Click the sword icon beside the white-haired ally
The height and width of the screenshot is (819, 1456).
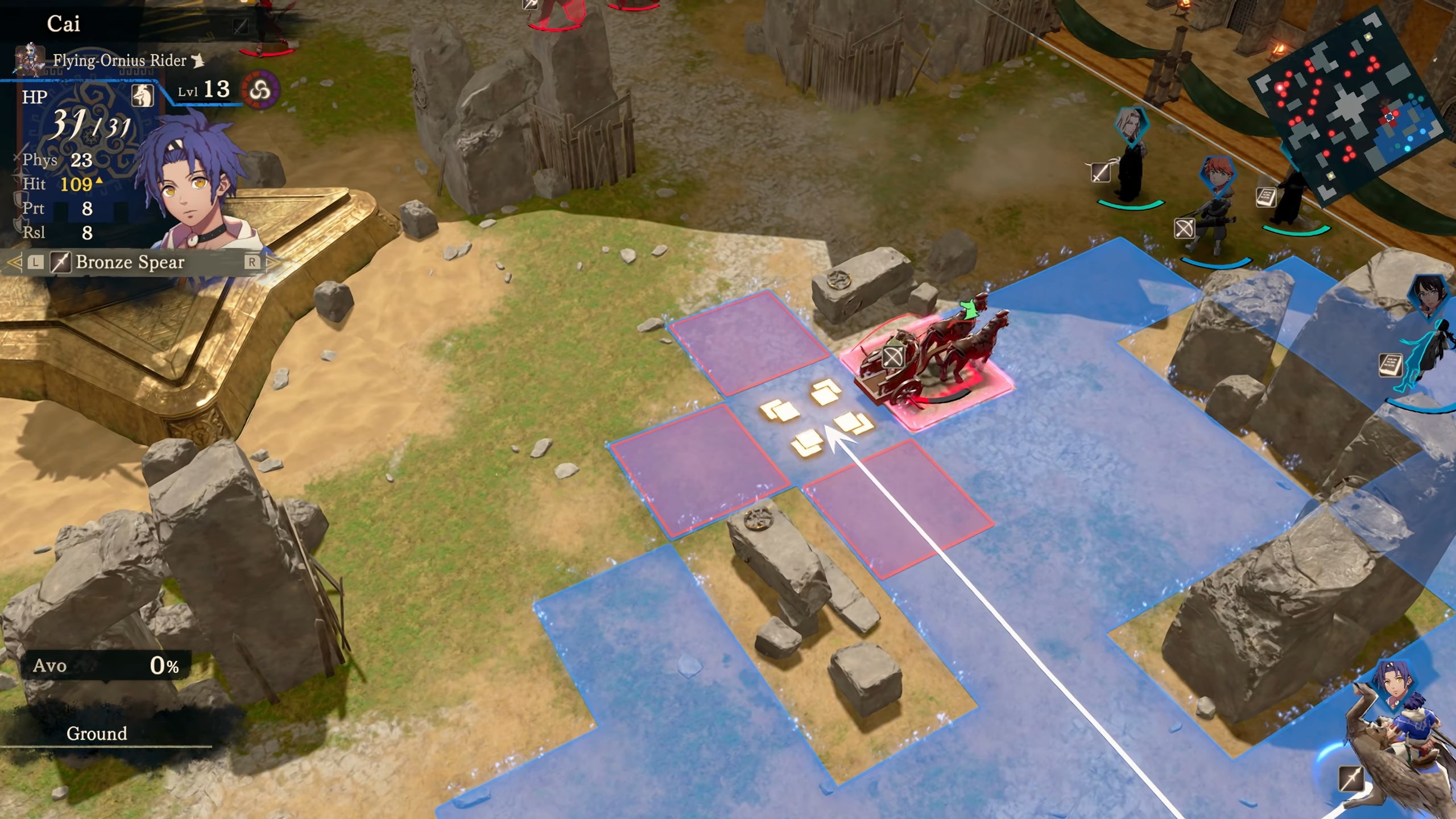coord(1101,172)
